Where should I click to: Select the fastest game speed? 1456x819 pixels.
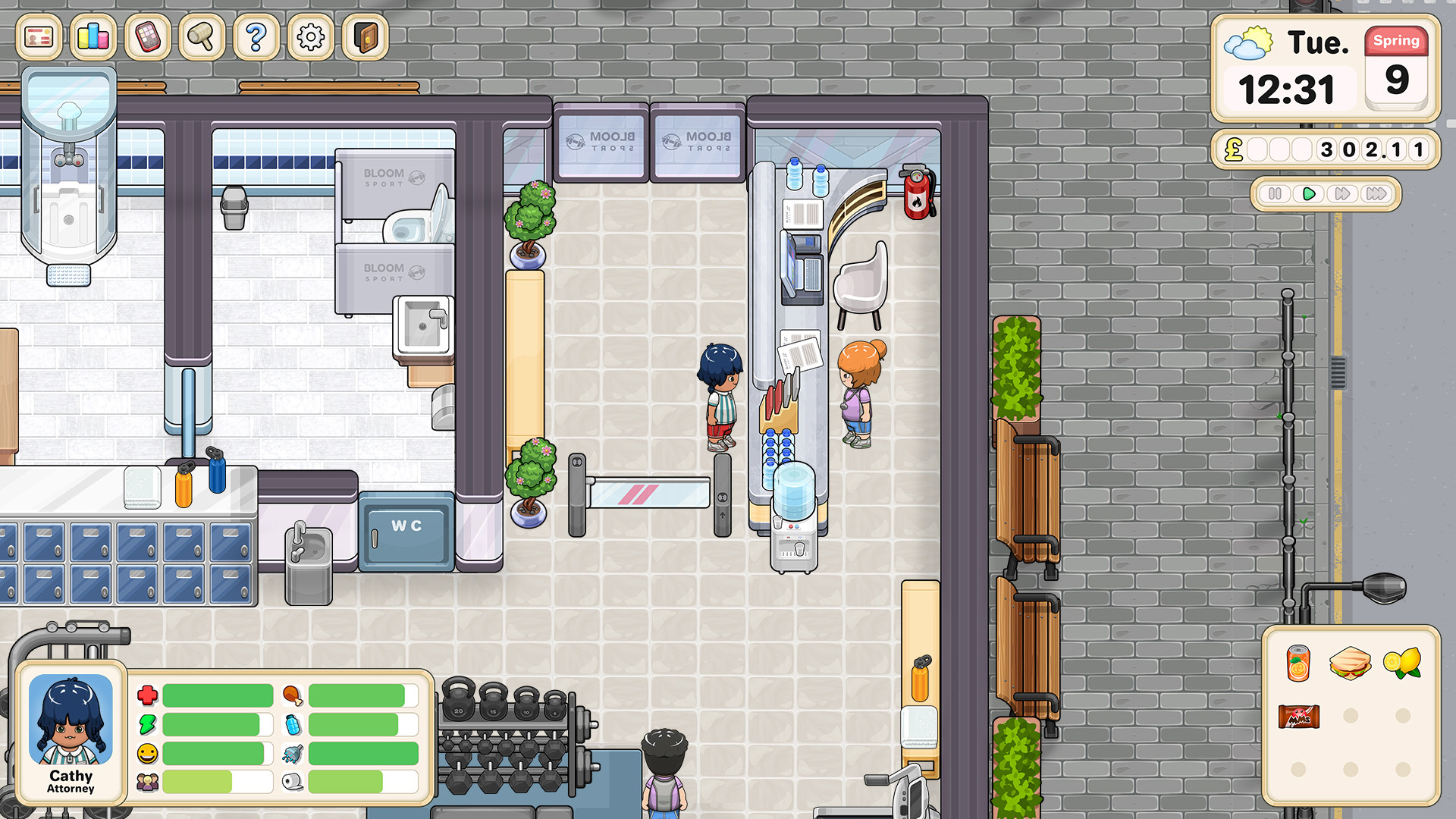click(x=1375, y=194)
